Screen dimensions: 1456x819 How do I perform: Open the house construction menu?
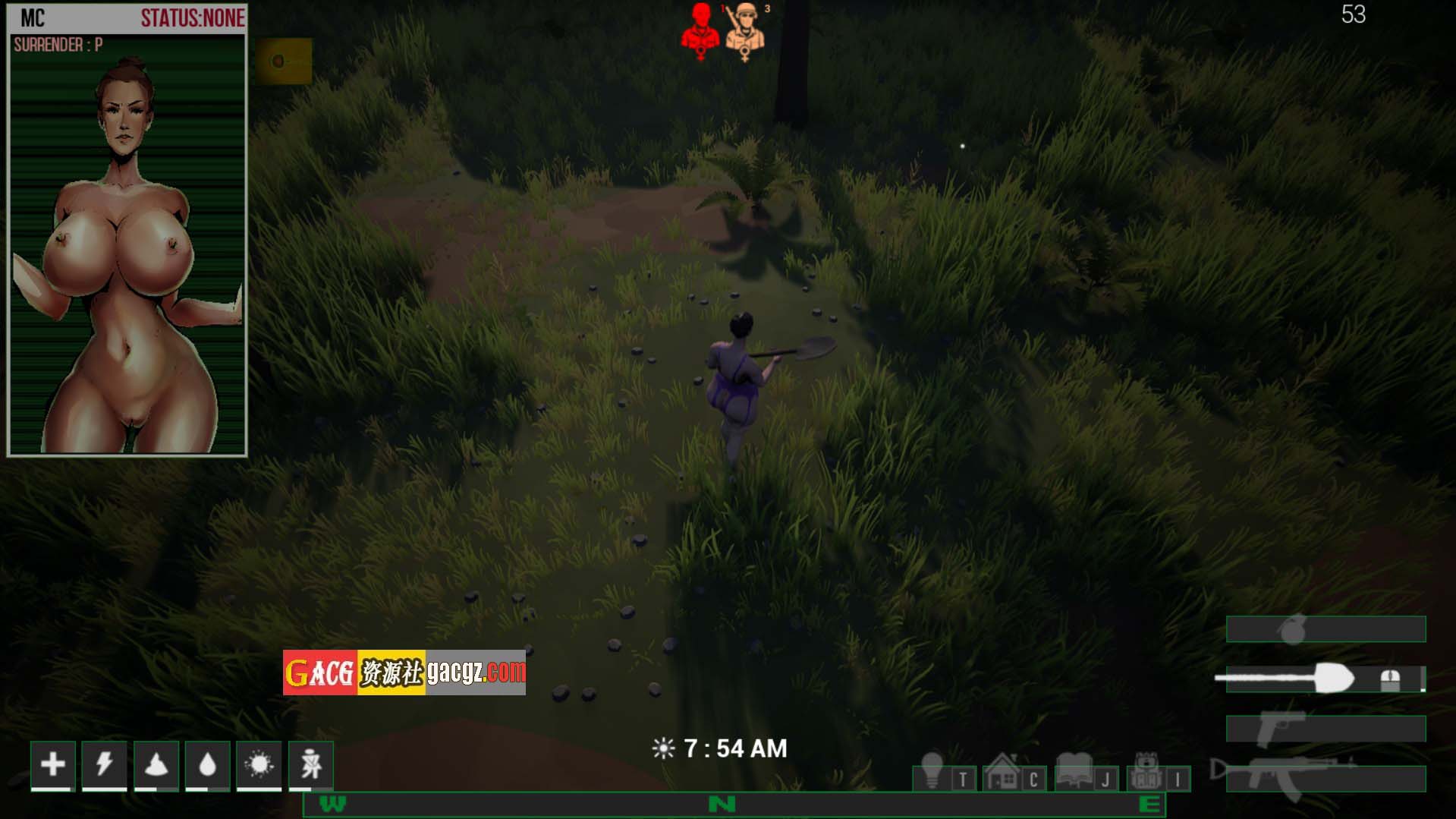pos(1003,772)
